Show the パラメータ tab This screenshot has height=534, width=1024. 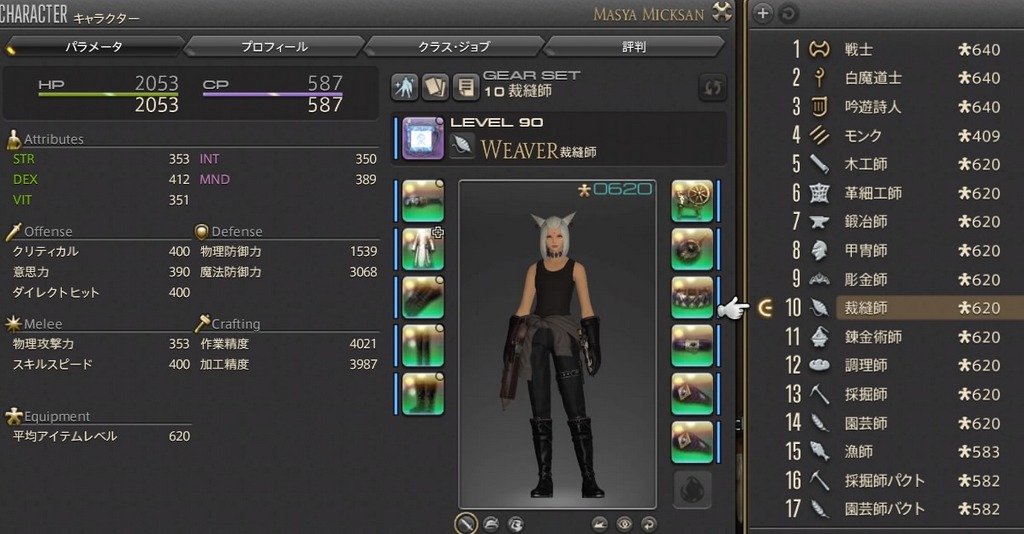[94, 46]
